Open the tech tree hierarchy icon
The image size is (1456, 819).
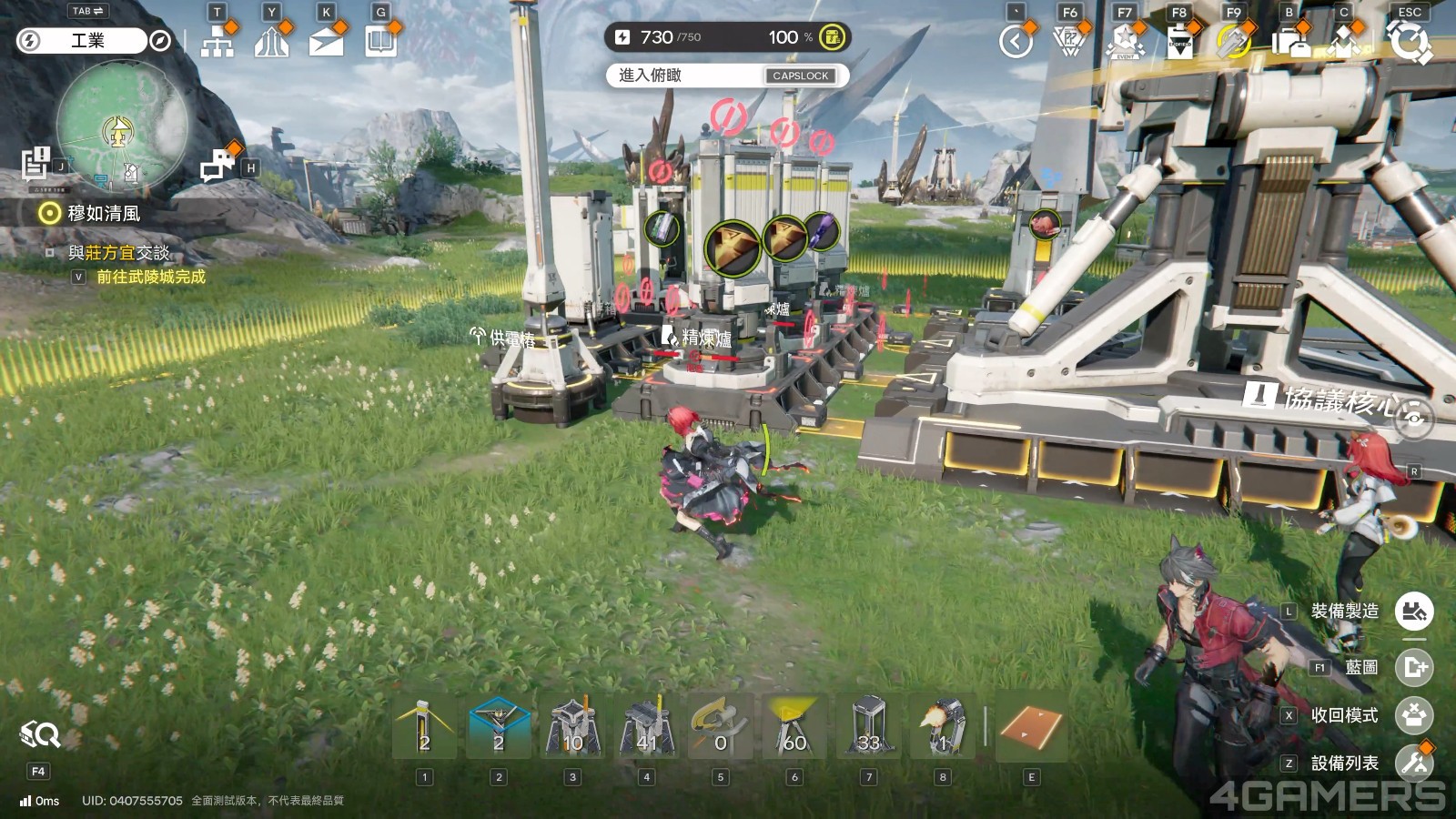pyautogui.click(x=217, y=41)
